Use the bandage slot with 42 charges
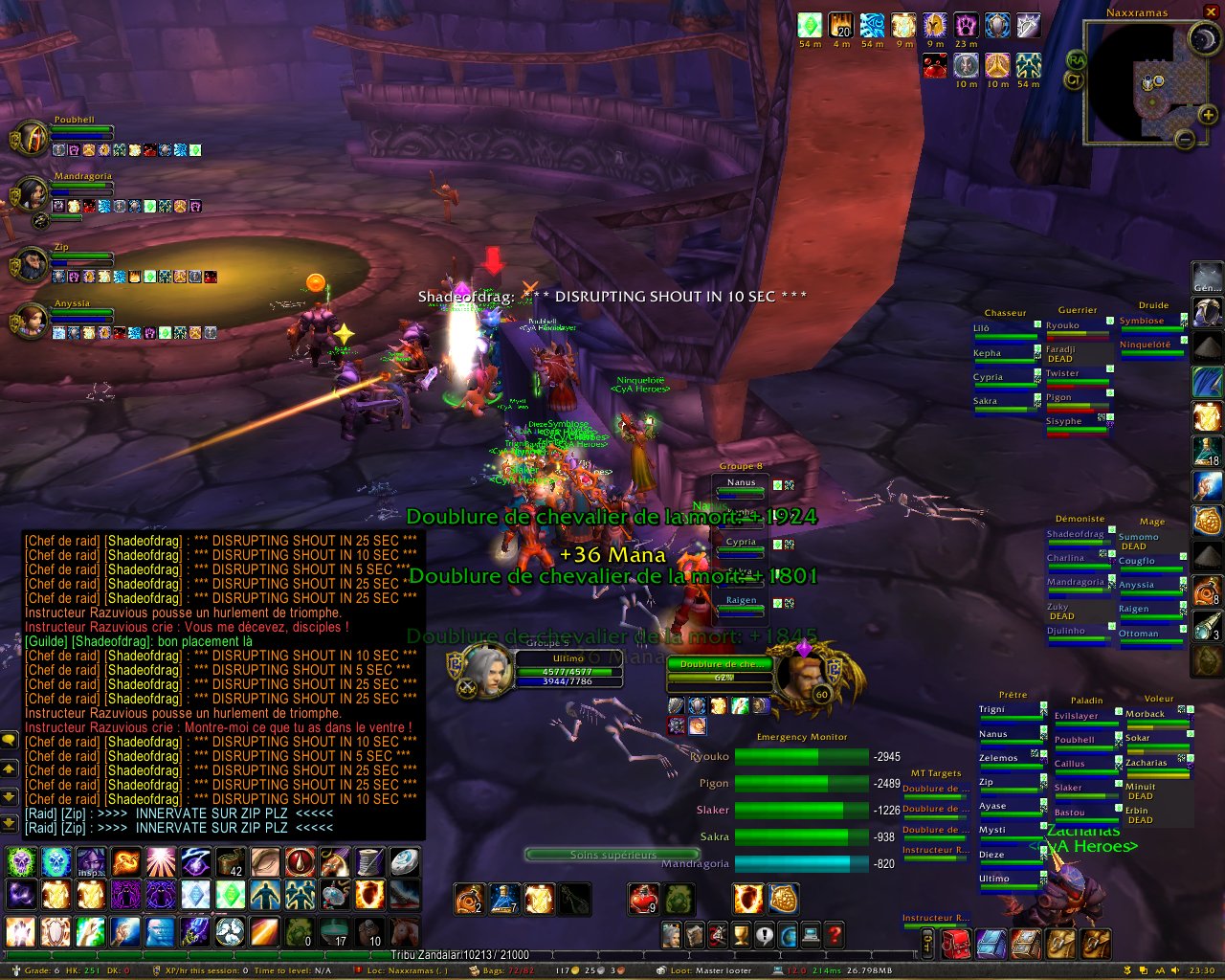Viewport: 1225px width, 980px height. pos(230,862)
